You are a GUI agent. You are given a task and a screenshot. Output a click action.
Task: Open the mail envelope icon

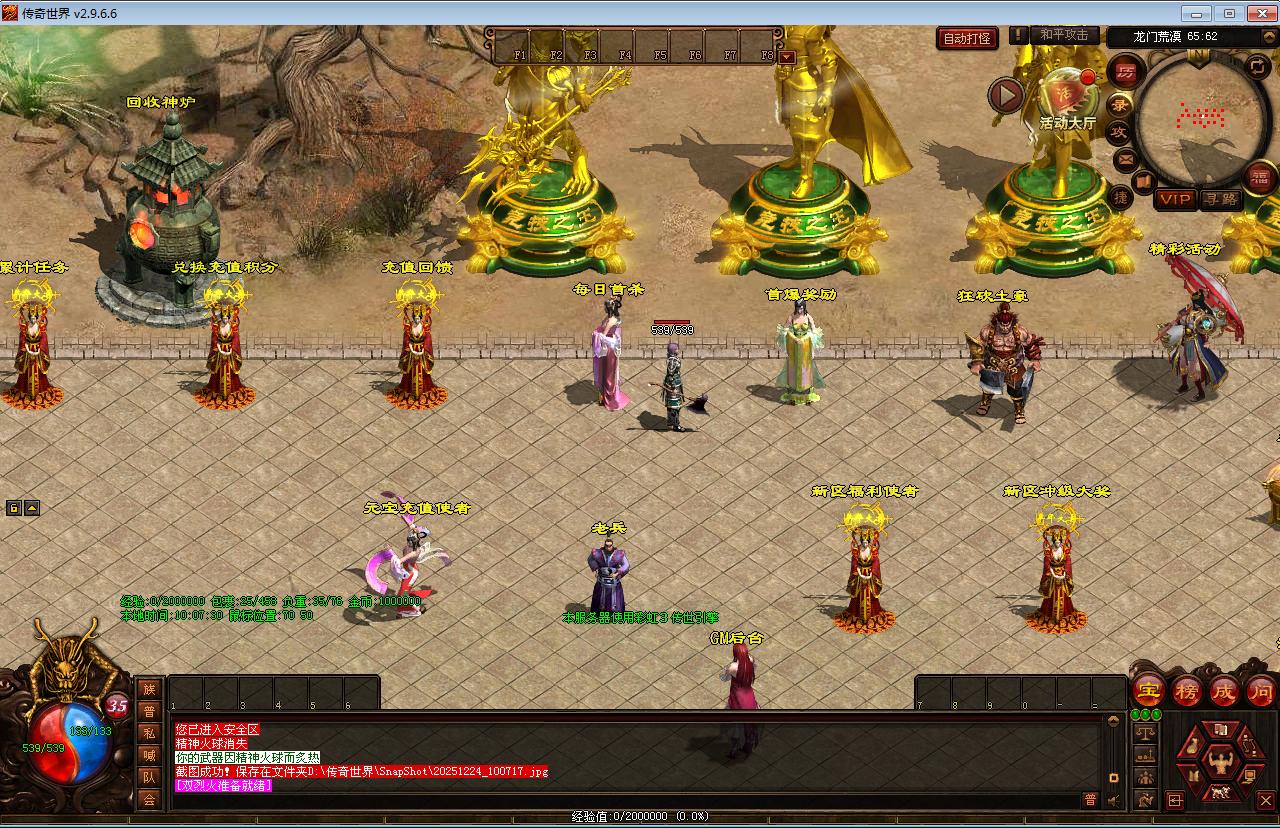point(1125,159)
